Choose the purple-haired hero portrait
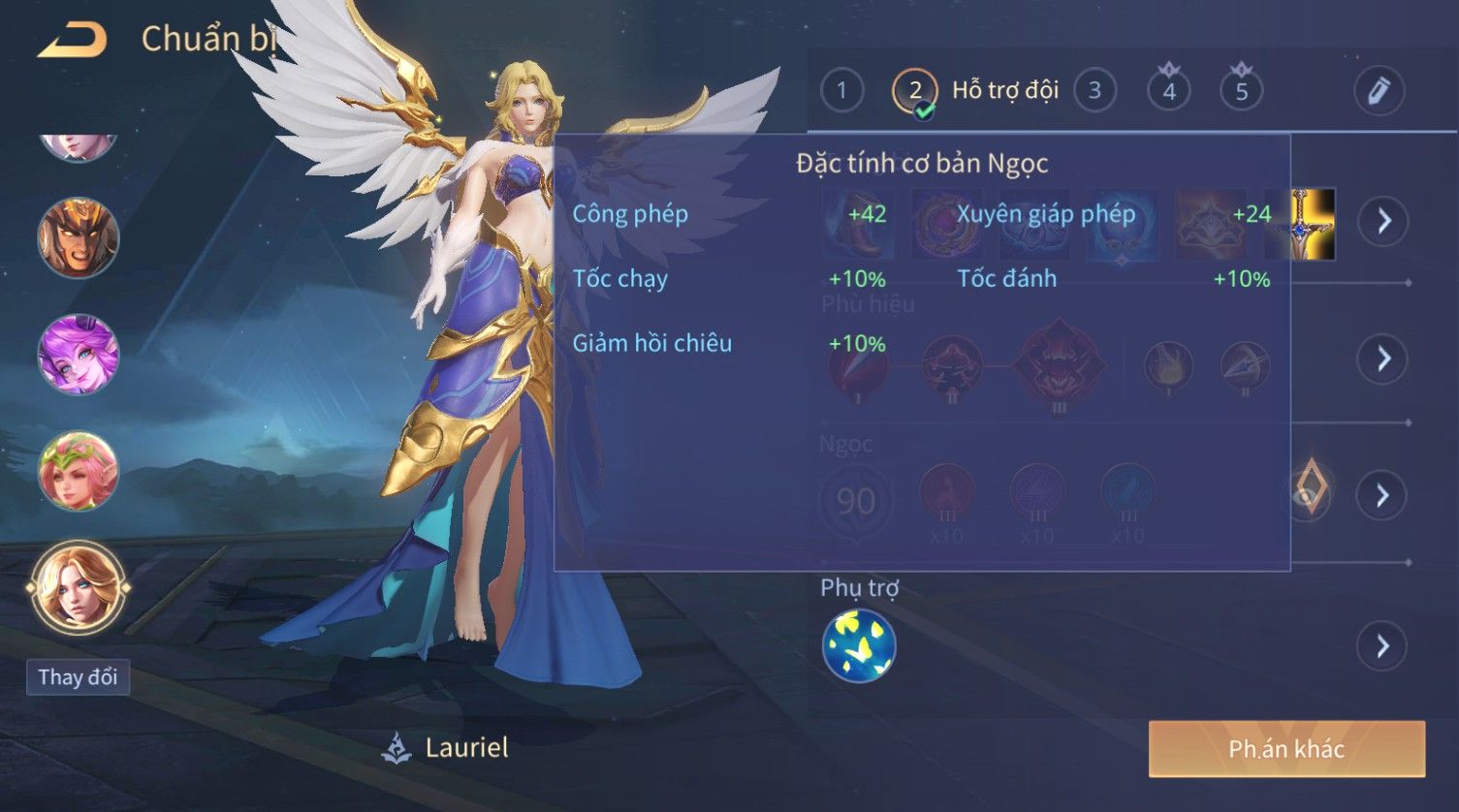 coord(78,354)
